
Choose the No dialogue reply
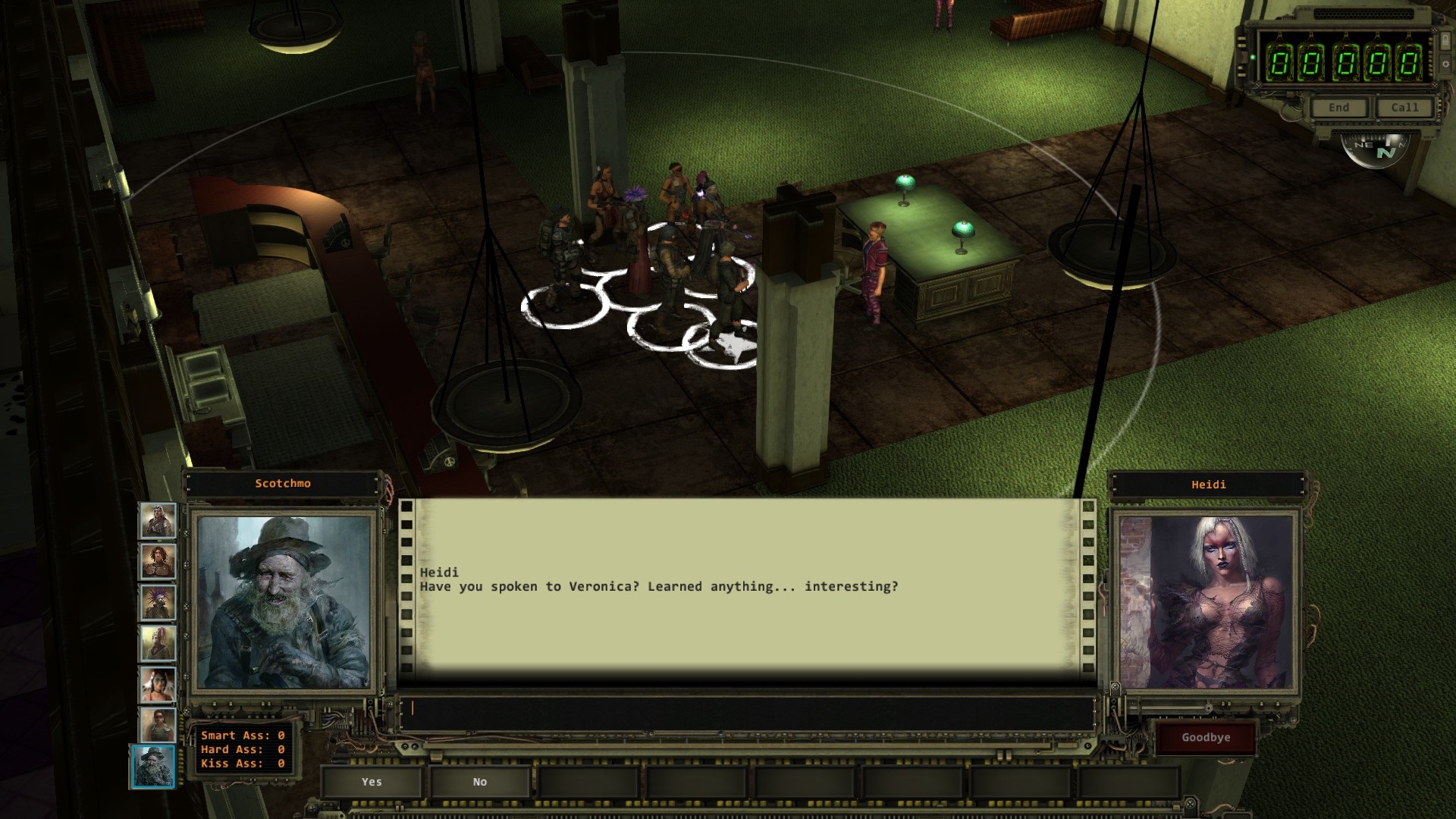point(479,782)
